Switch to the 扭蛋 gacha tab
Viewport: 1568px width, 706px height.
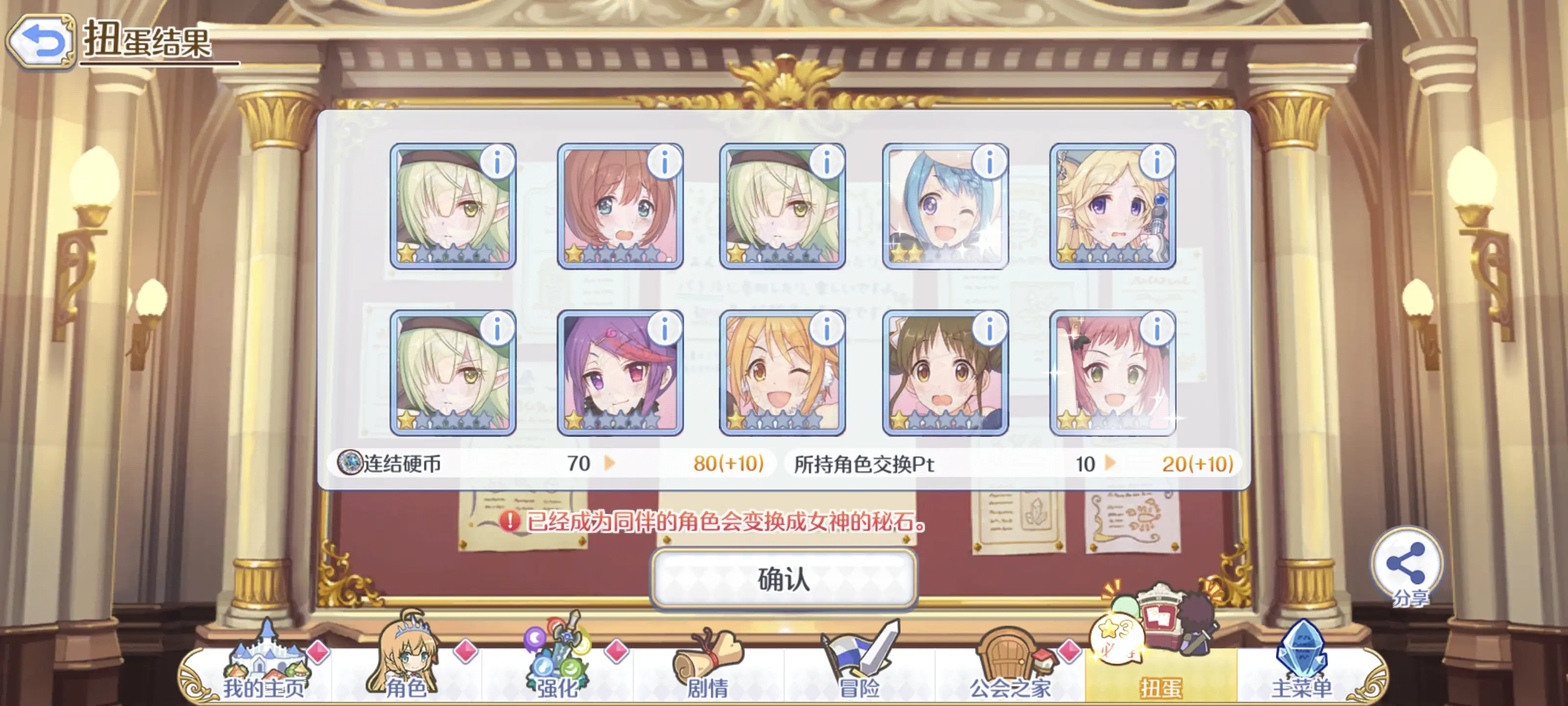[x=1161, y=669]
